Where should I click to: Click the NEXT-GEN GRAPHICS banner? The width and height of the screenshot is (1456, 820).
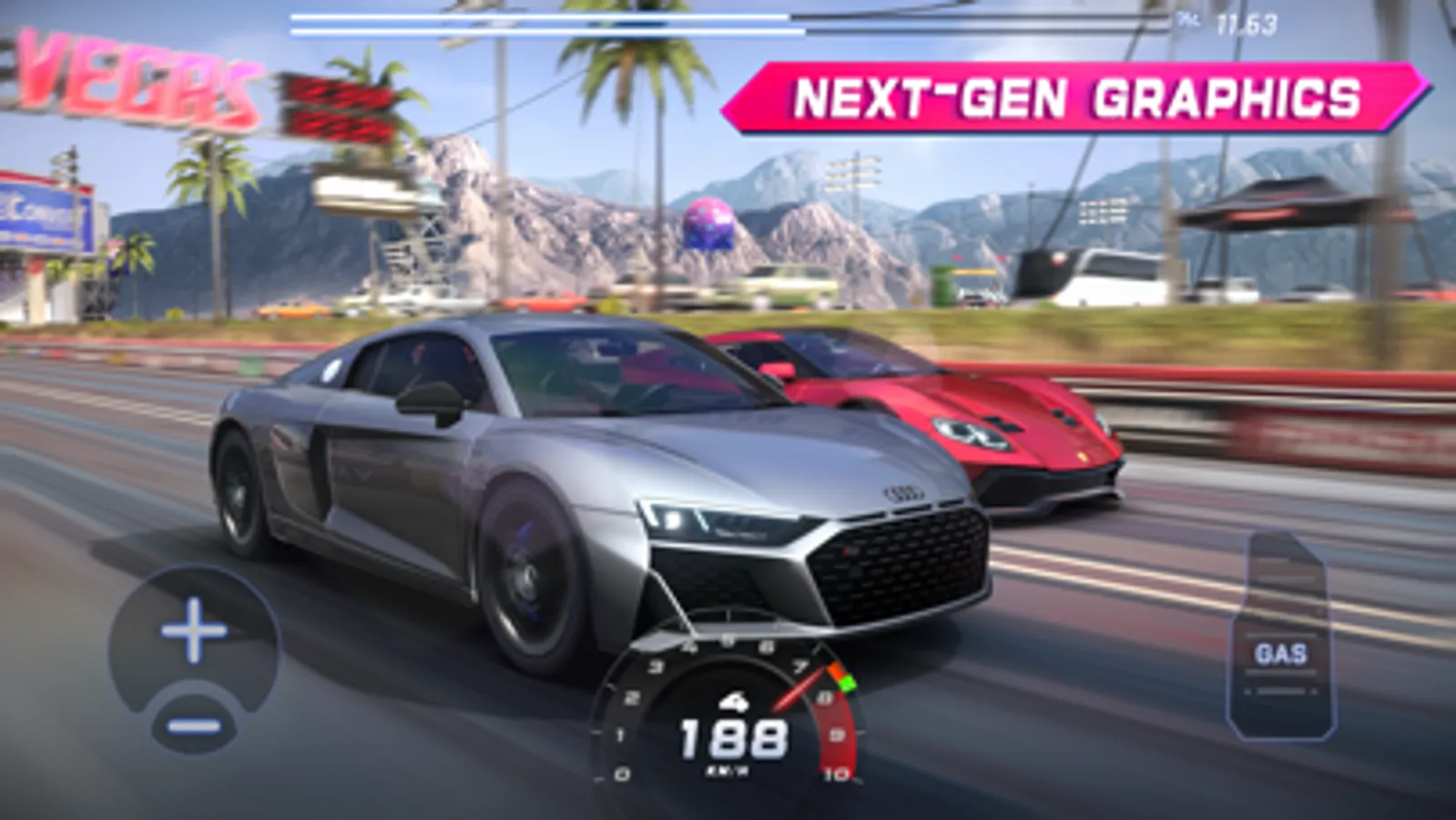tap(1074, 95)
